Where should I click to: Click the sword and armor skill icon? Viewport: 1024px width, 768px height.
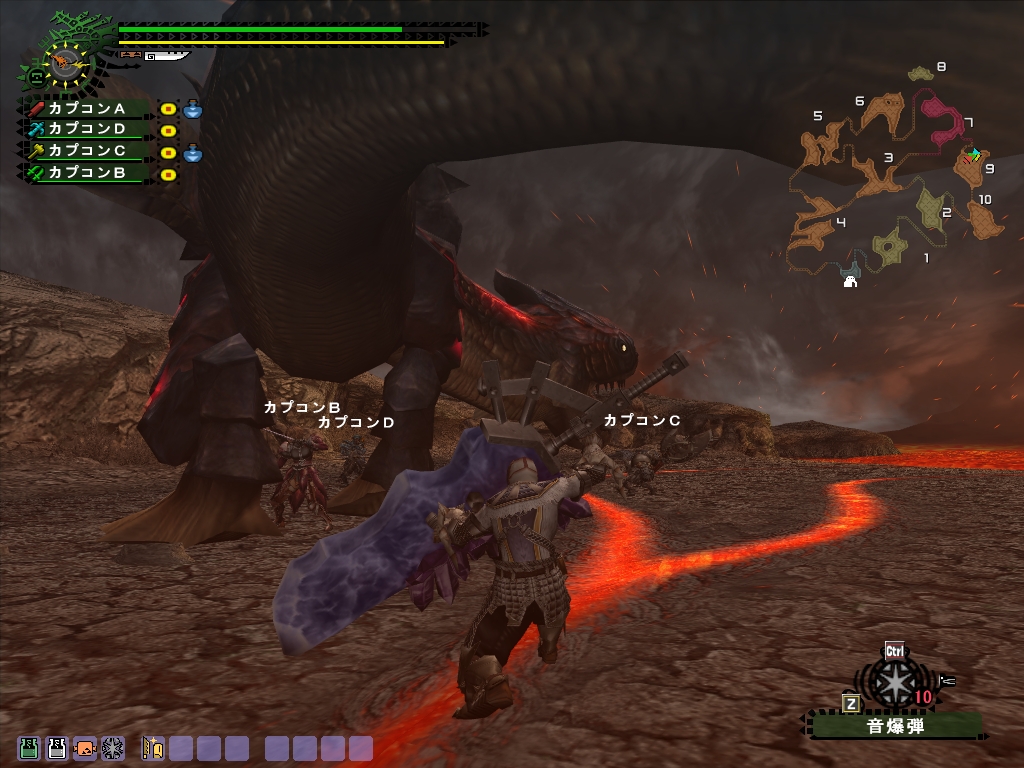tap(153, 747)
